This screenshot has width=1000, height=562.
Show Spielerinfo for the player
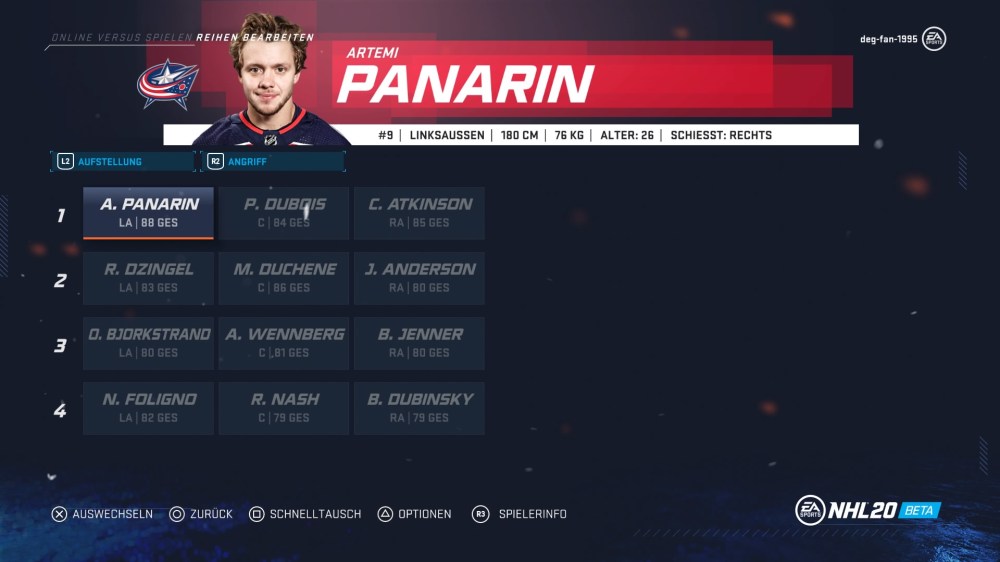[x=520, y=514]
